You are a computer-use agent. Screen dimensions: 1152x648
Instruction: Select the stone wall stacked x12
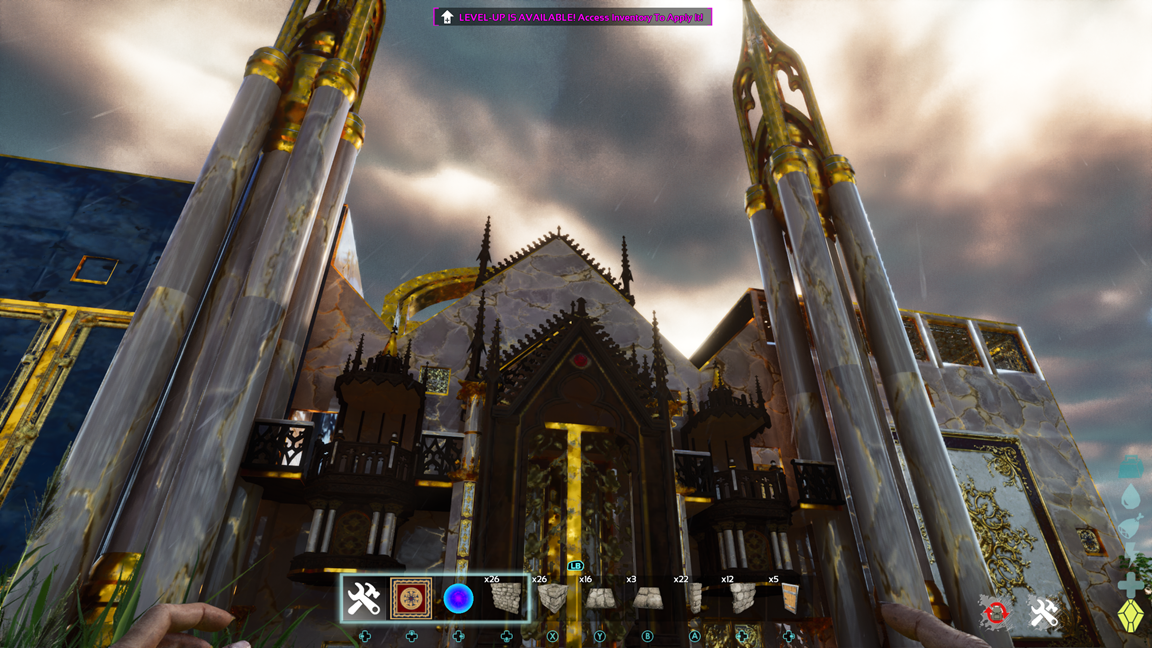point(741,599)
